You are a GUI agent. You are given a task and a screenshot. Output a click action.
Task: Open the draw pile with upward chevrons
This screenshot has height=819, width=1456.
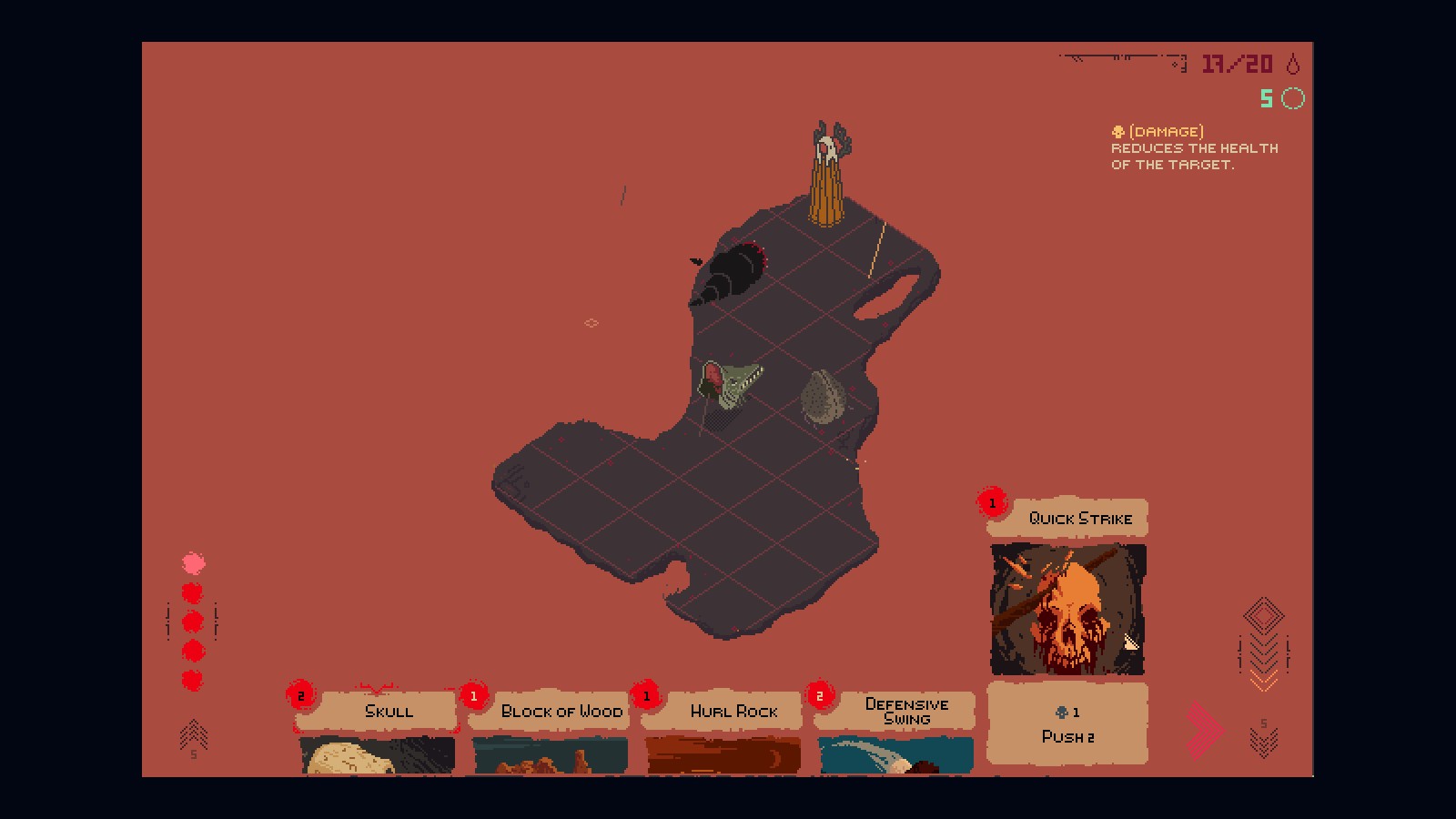point(193,736)
